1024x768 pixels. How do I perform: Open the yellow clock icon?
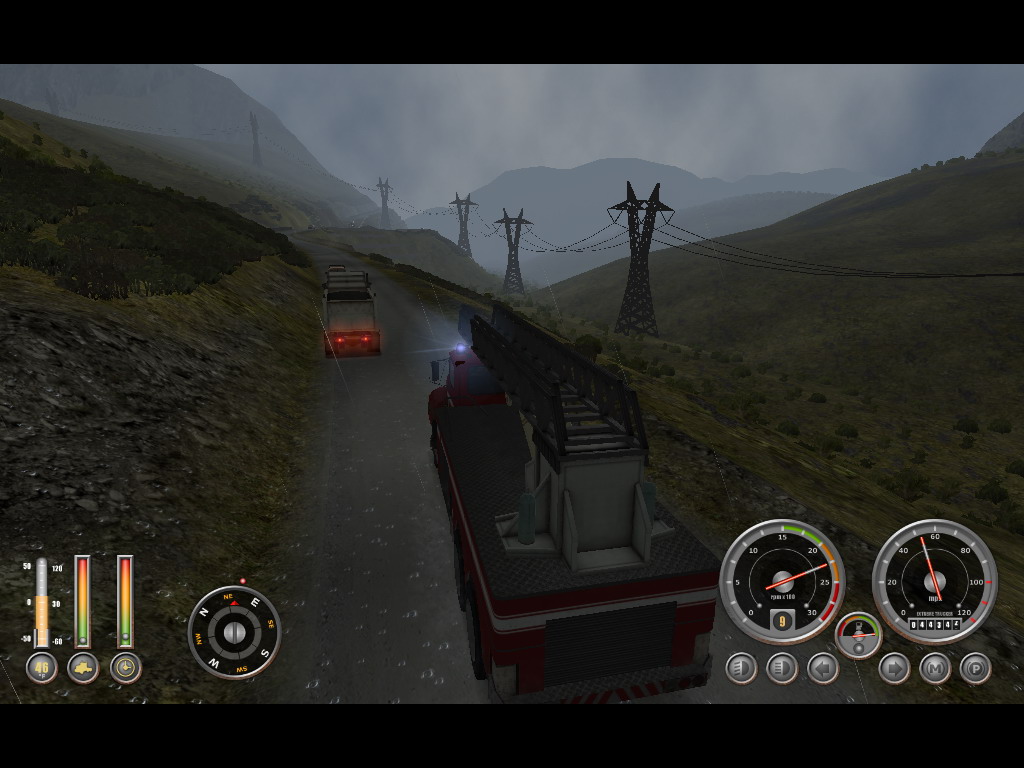(x=125, y=668)
